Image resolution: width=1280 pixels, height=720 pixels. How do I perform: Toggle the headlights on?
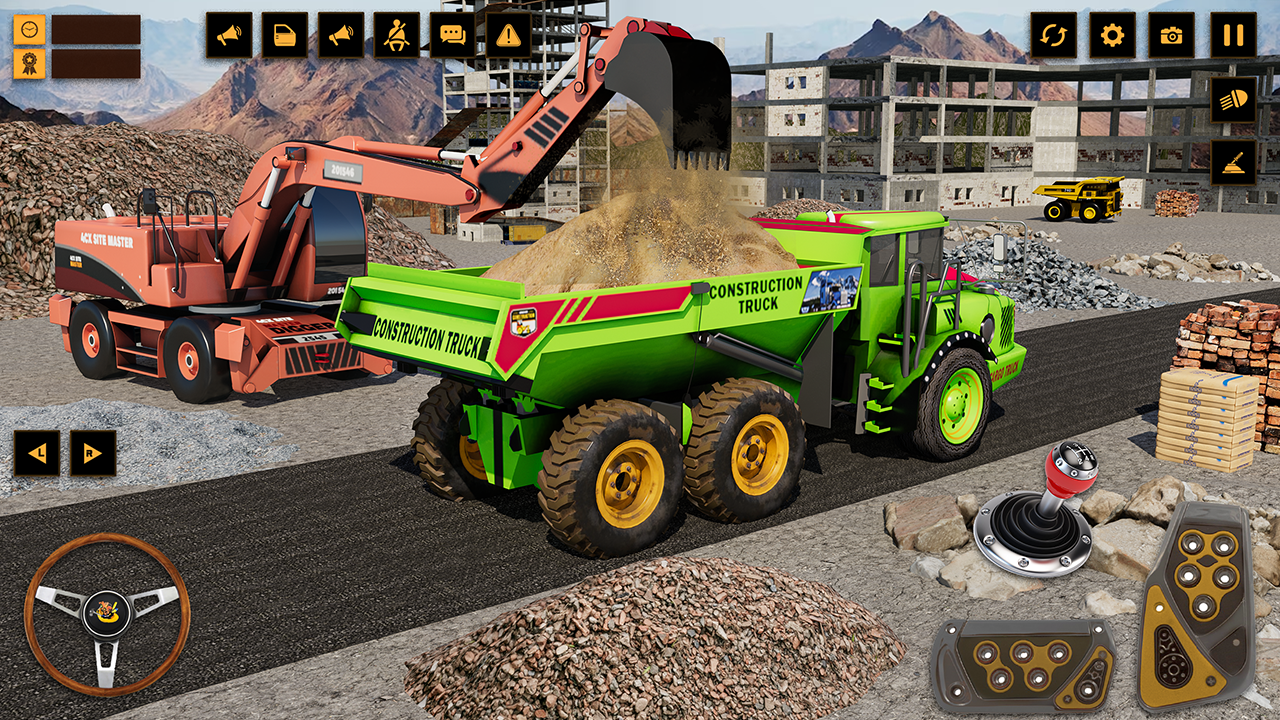[x=1232, y=100]
